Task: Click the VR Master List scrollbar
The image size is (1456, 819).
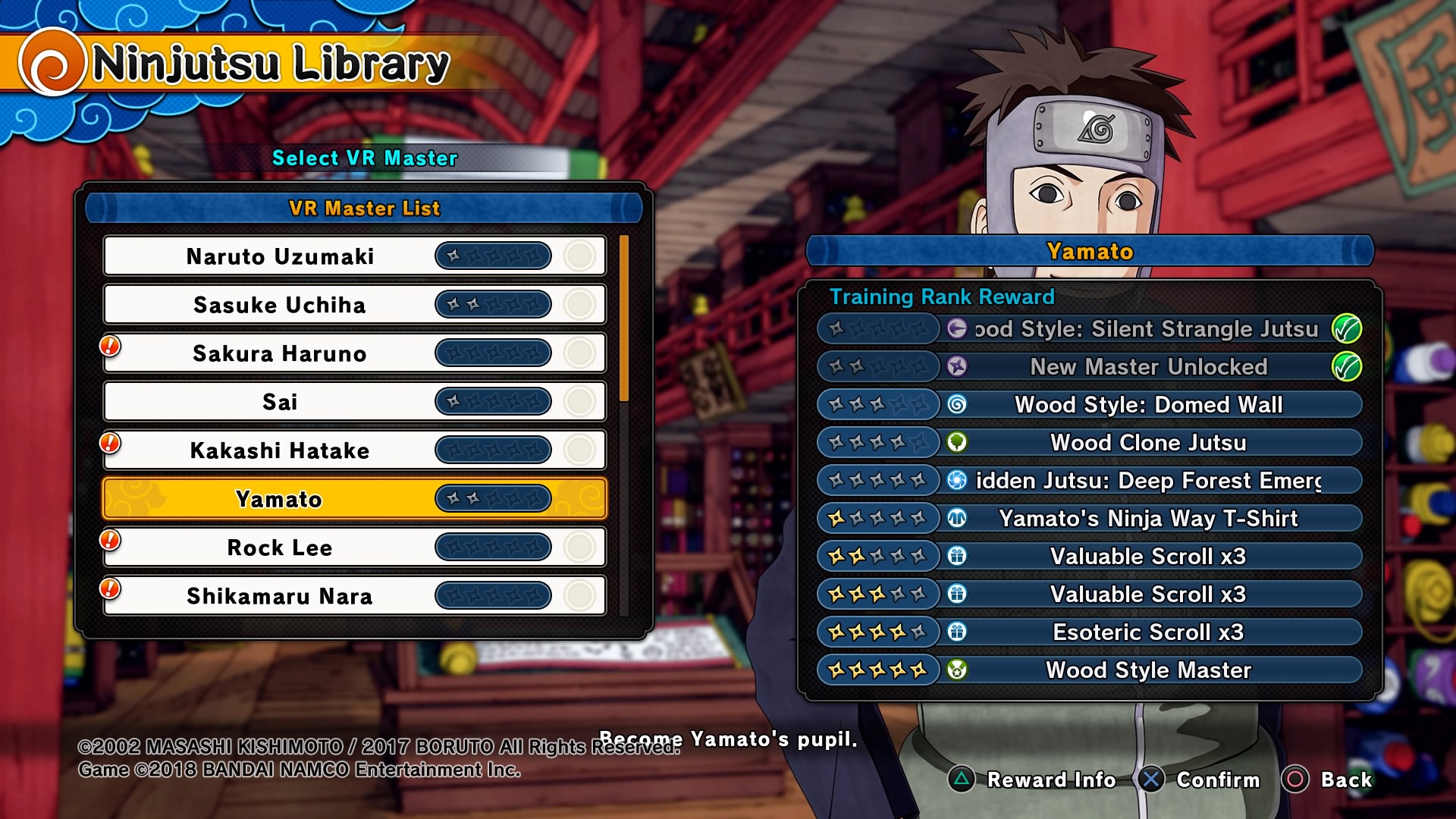Action: [x=624, y=318]
